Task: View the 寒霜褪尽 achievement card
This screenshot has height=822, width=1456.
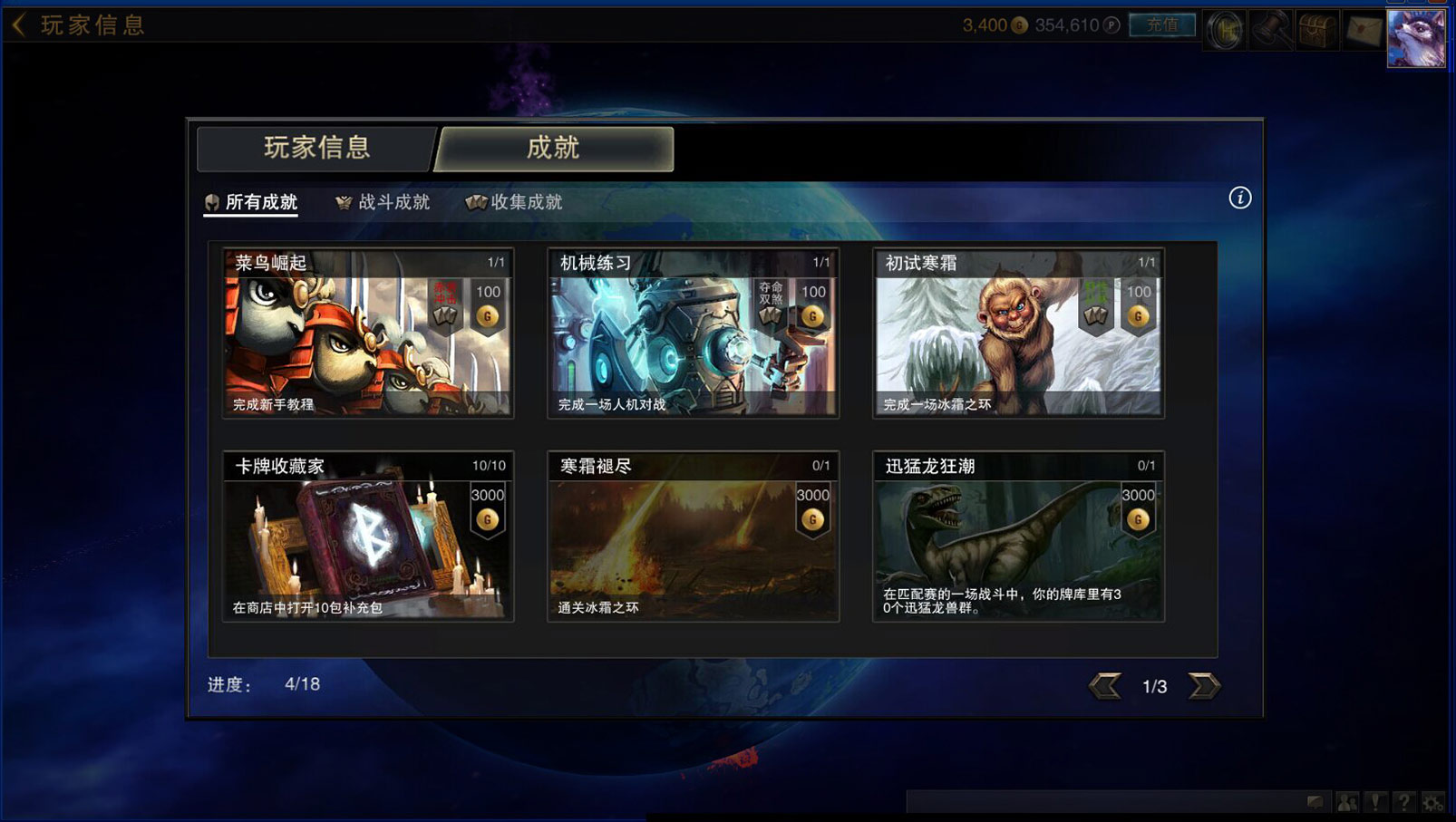Action: [x=693, y=537]
